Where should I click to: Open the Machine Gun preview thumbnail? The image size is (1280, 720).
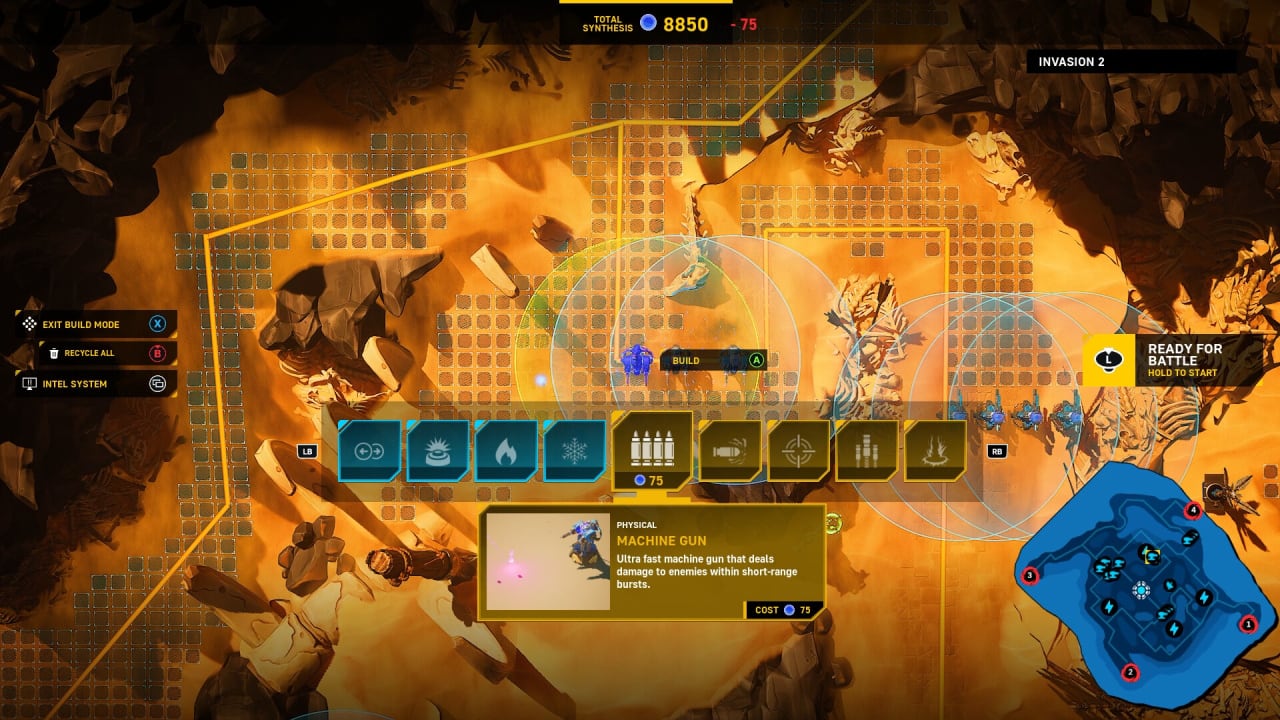tap(548, 561)
